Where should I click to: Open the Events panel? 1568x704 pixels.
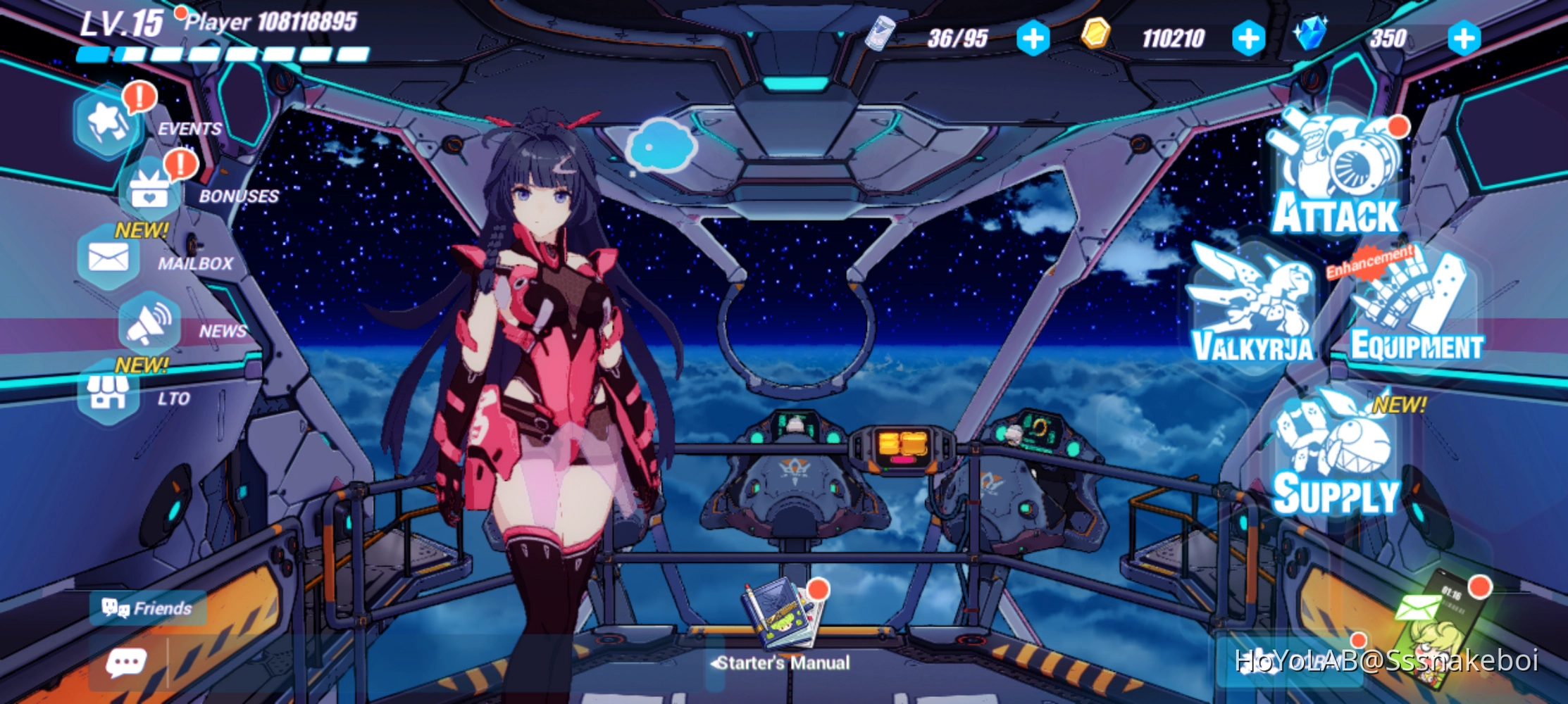(x=107, y=121)
